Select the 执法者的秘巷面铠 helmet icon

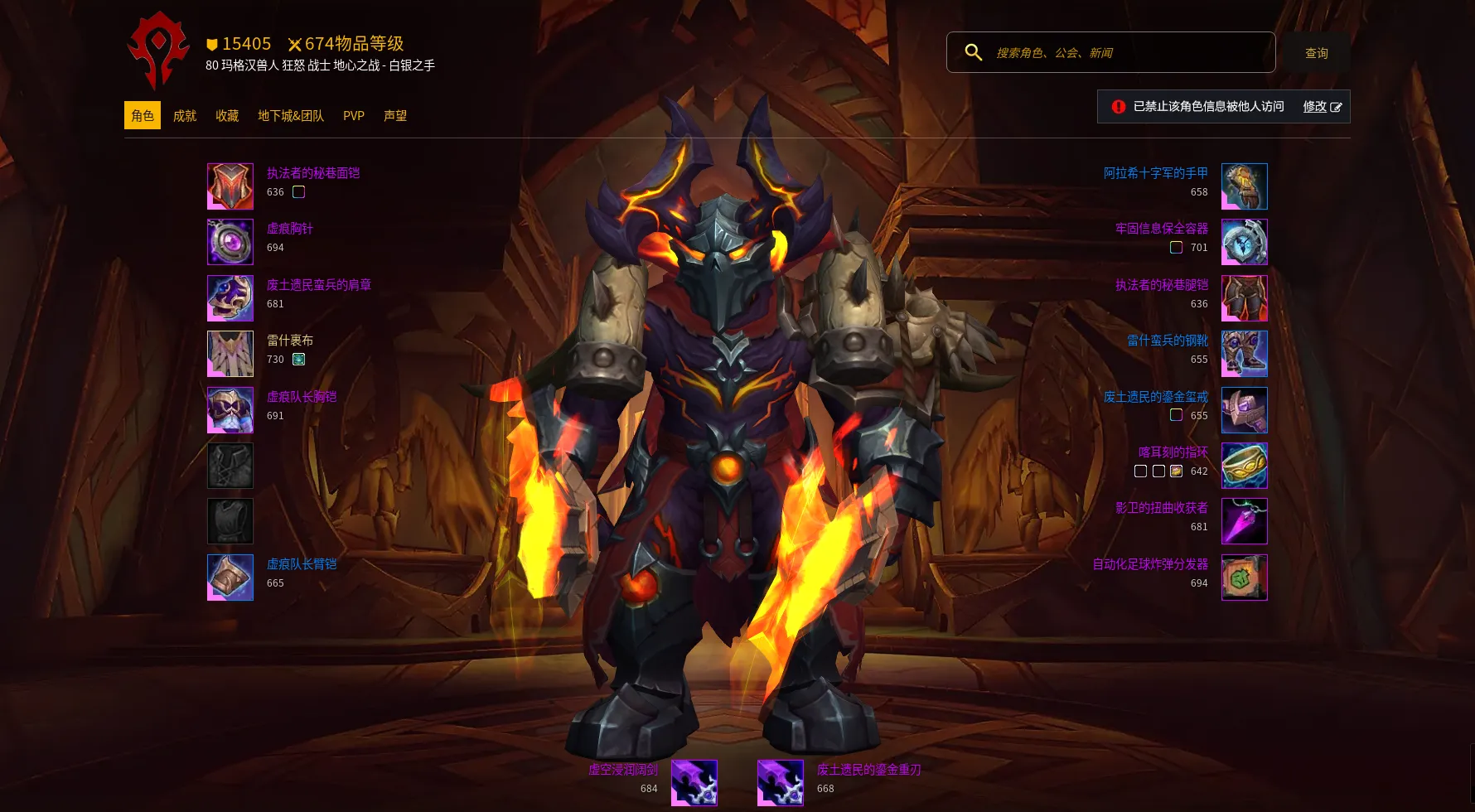click(x=230, y=186)
